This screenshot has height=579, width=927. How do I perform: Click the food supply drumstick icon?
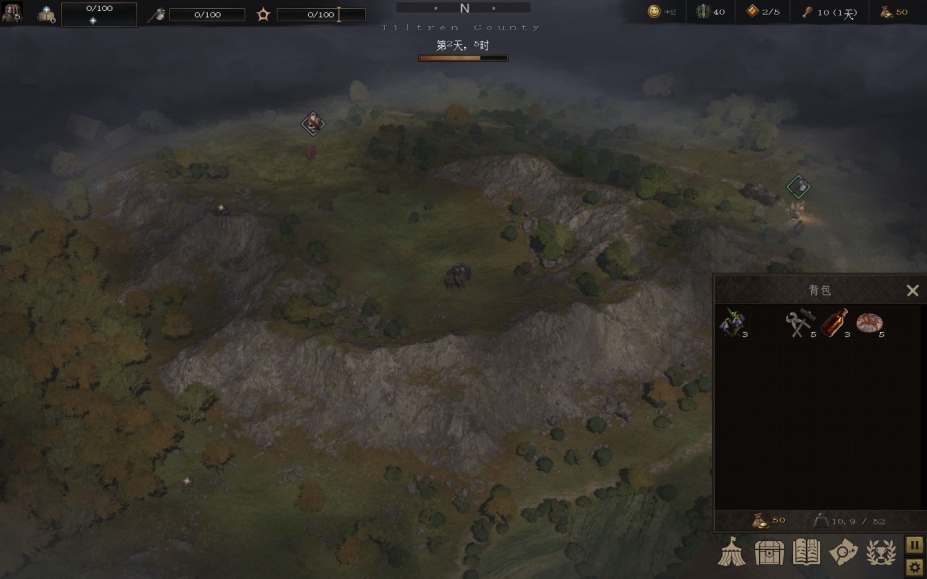tap(806, 12)
